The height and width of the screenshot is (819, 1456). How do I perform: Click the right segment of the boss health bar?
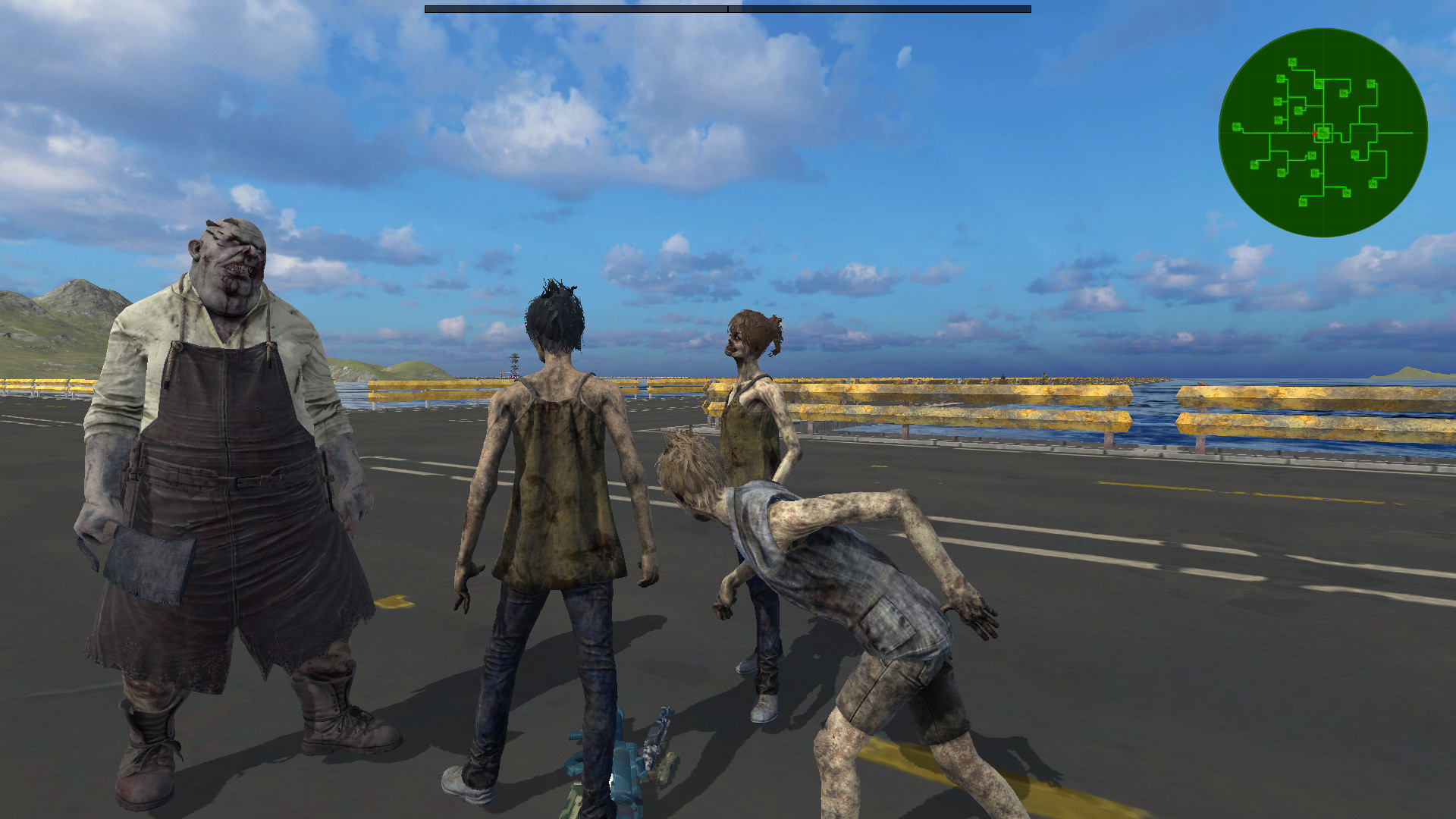point(880,8)
